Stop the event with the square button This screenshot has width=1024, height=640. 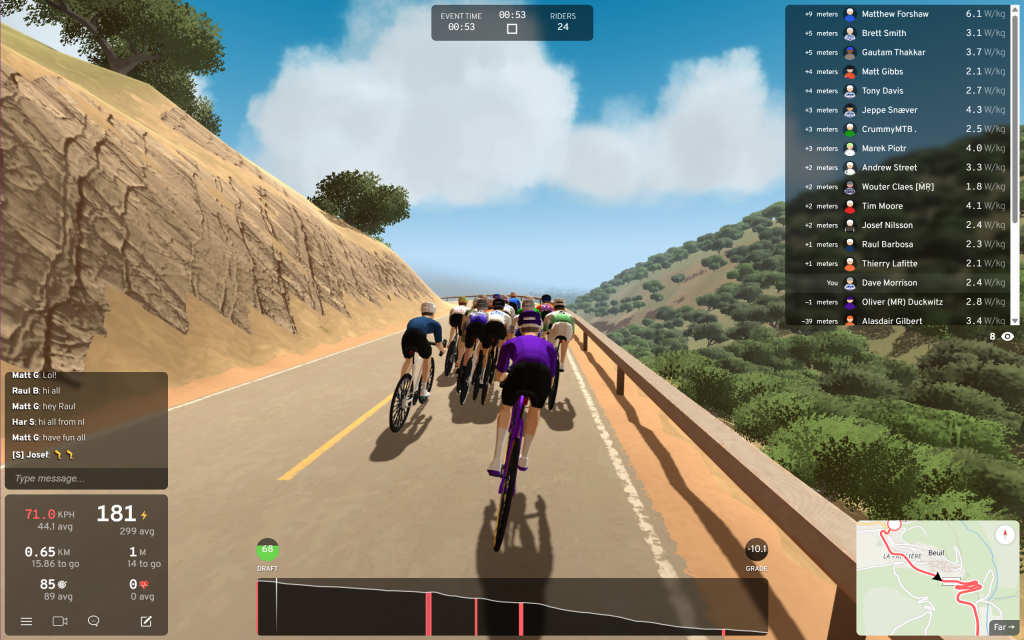tap(512, 29)
